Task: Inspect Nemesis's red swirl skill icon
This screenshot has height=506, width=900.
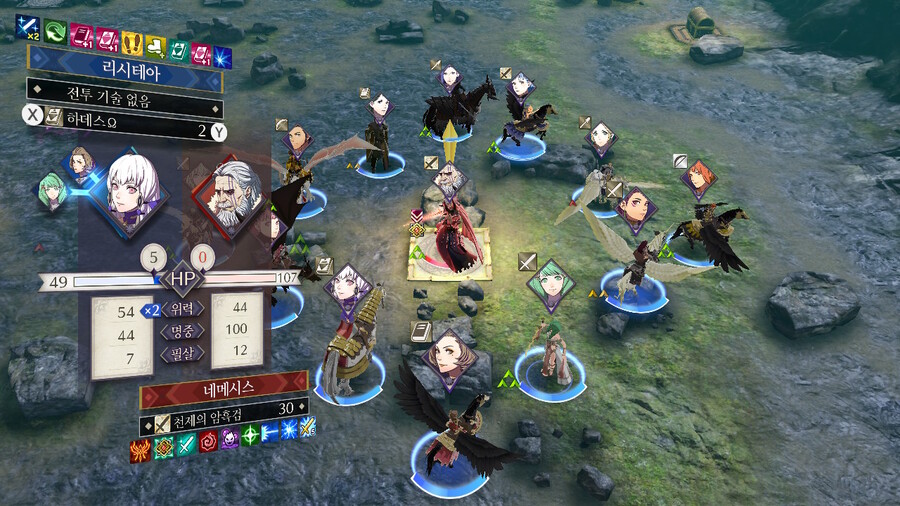Action: pos(208,440)
